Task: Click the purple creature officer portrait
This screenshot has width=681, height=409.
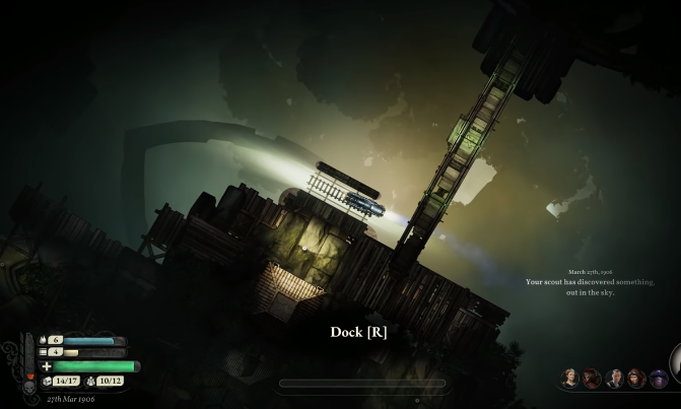Action: [x=659, y=378]
